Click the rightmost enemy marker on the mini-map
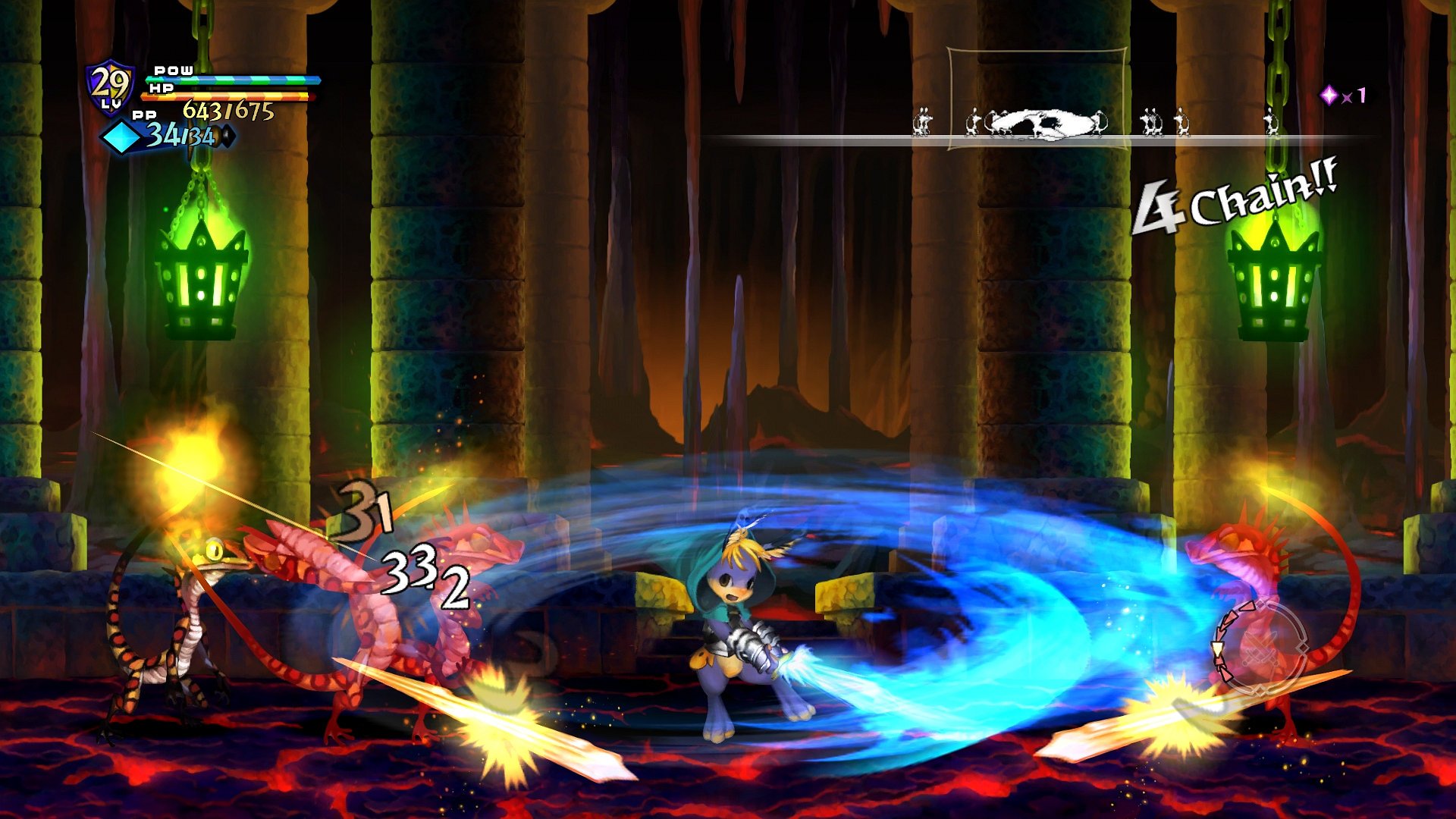The width and height of the screenshot is (1456, 819). click(1271, 123)
